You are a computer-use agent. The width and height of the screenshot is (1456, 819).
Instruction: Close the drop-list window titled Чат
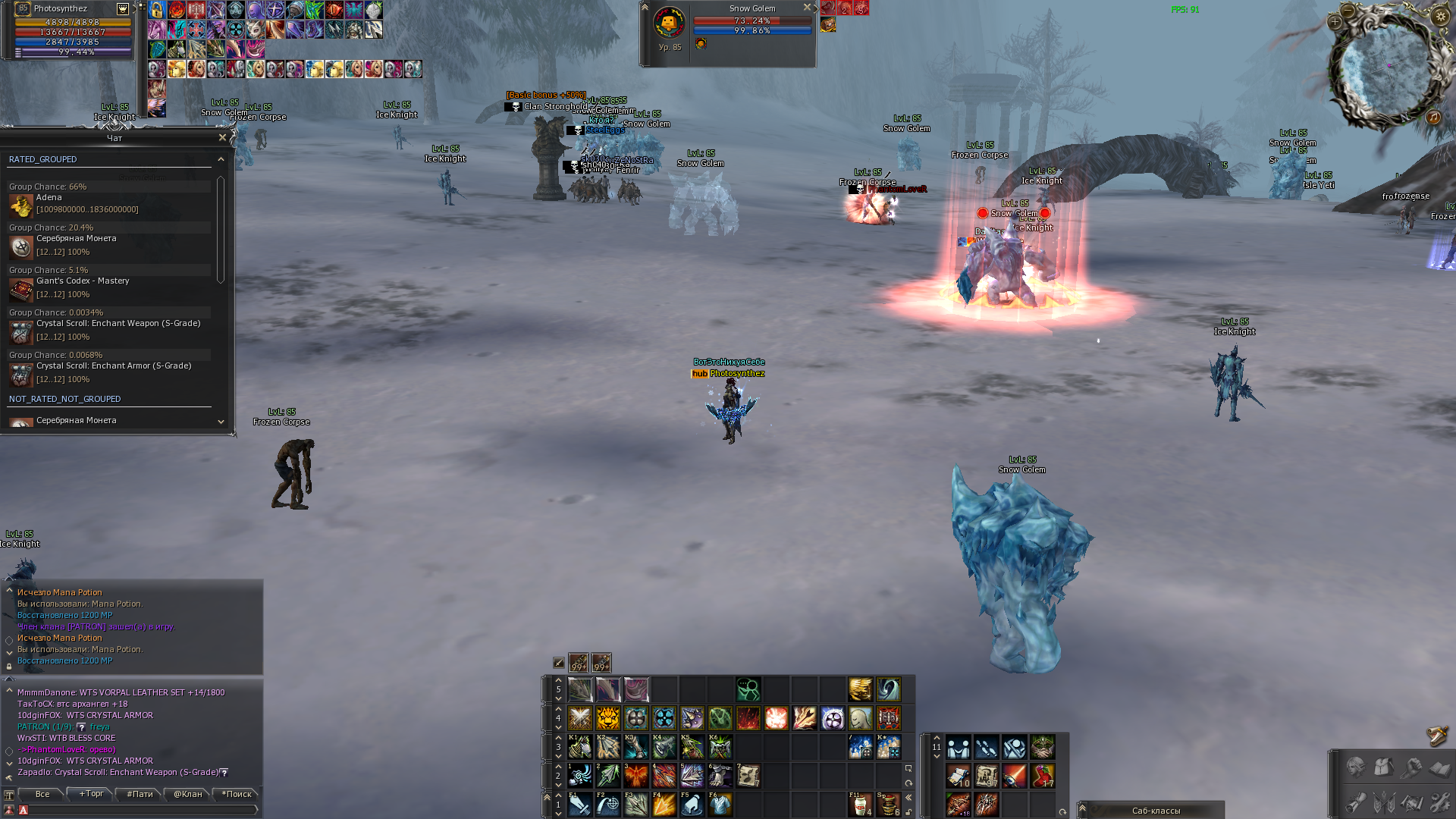pyautogui.click(x=222, y=138)
